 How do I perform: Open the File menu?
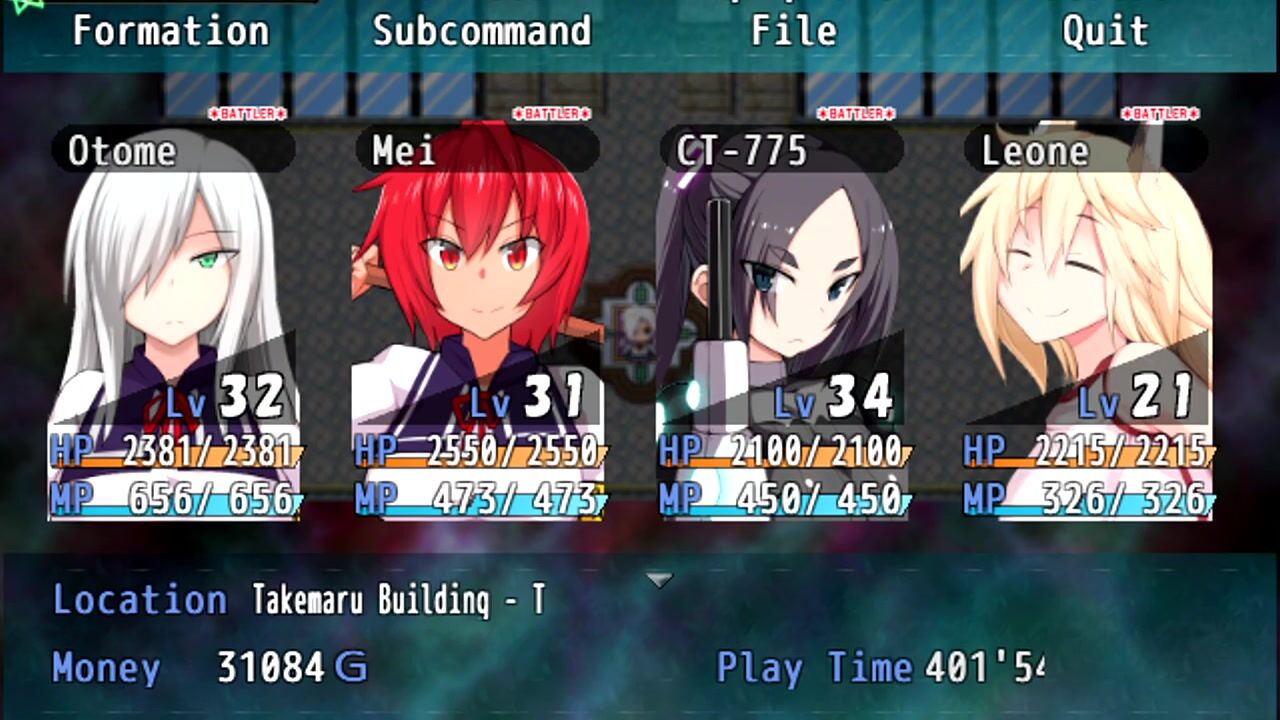[x=794, y=32]
